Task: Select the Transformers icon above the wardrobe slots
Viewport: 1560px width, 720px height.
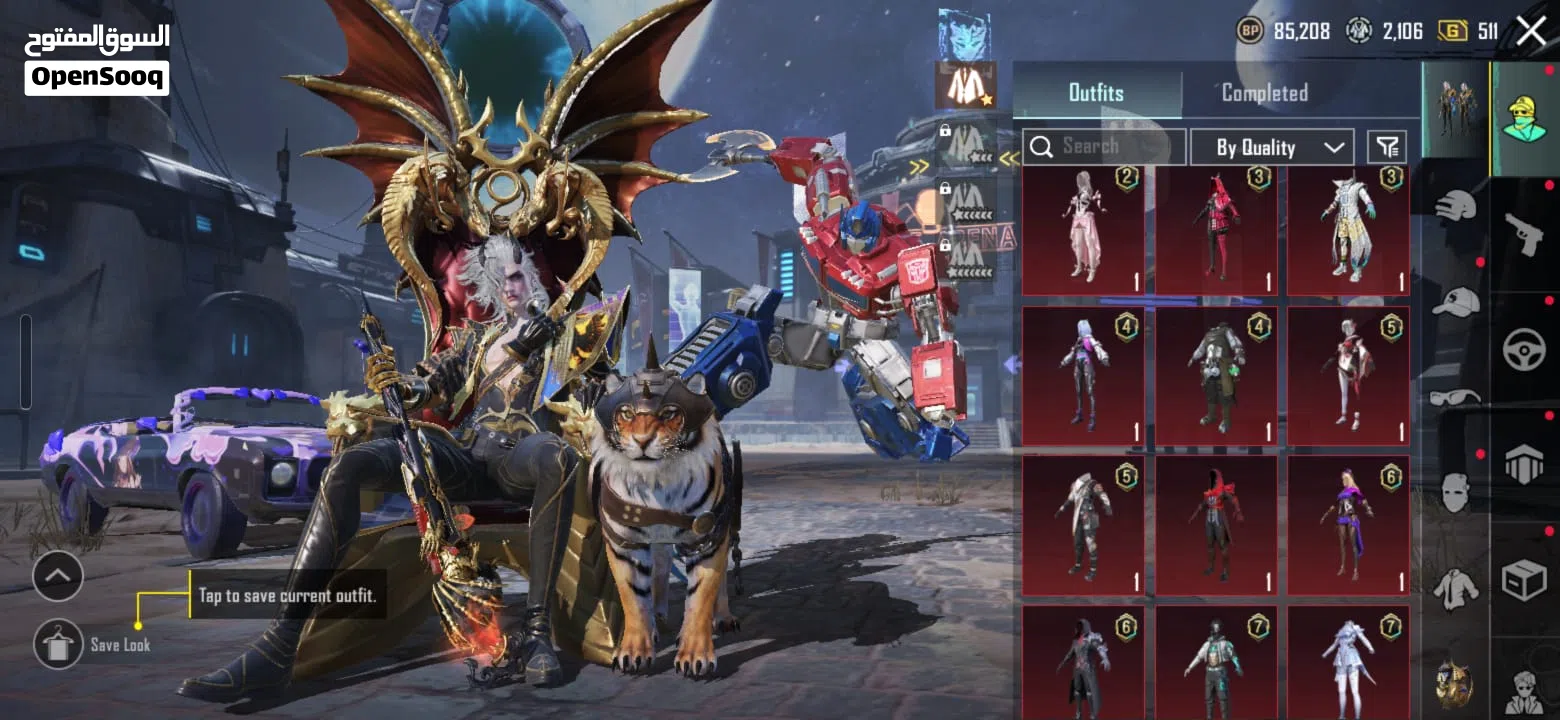Action: pos(964,34)
